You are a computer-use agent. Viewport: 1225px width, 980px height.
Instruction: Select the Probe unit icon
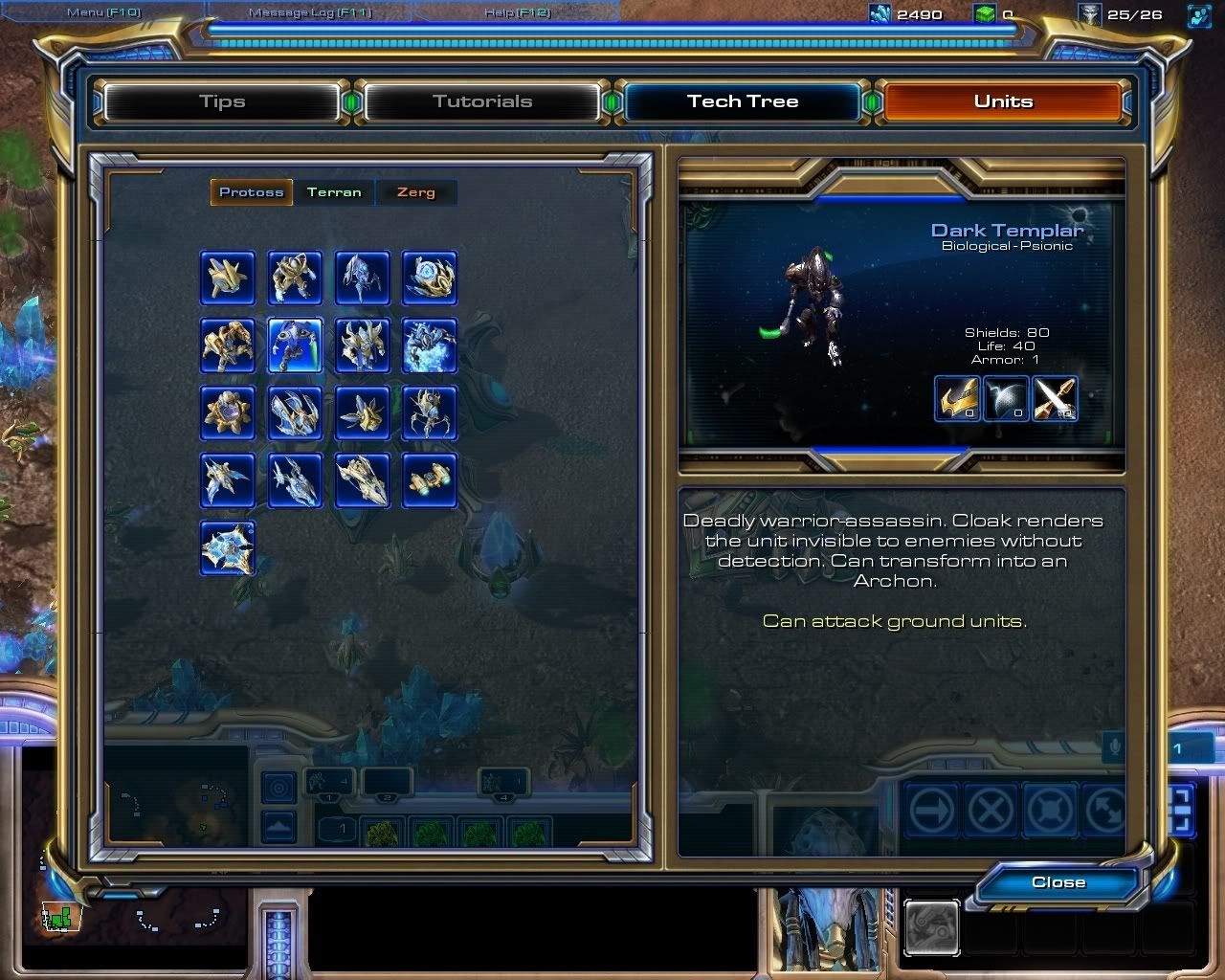[x=227, y=278]
